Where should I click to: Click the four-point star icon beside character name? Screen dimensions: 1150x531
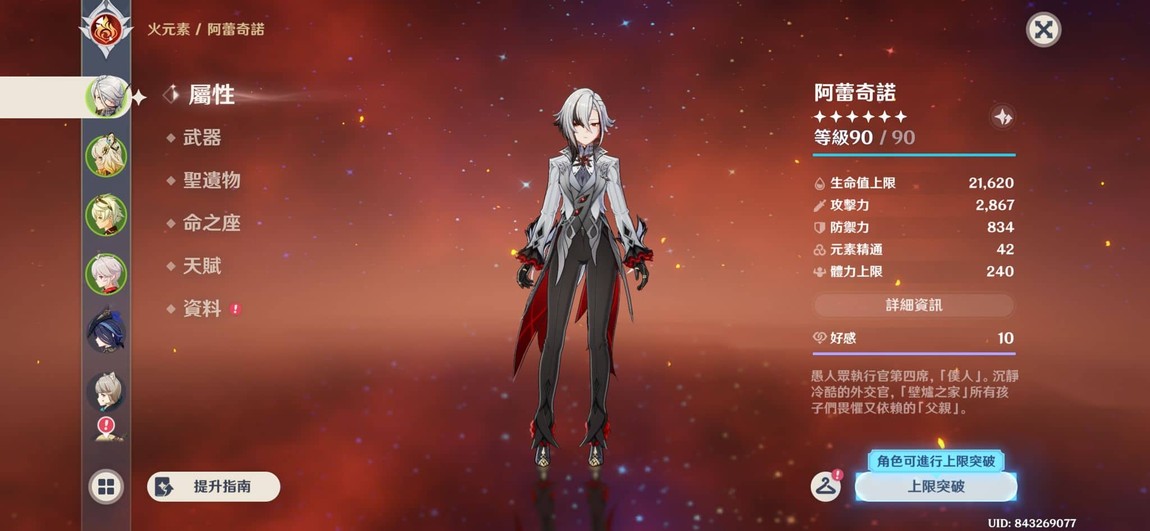1003,117
